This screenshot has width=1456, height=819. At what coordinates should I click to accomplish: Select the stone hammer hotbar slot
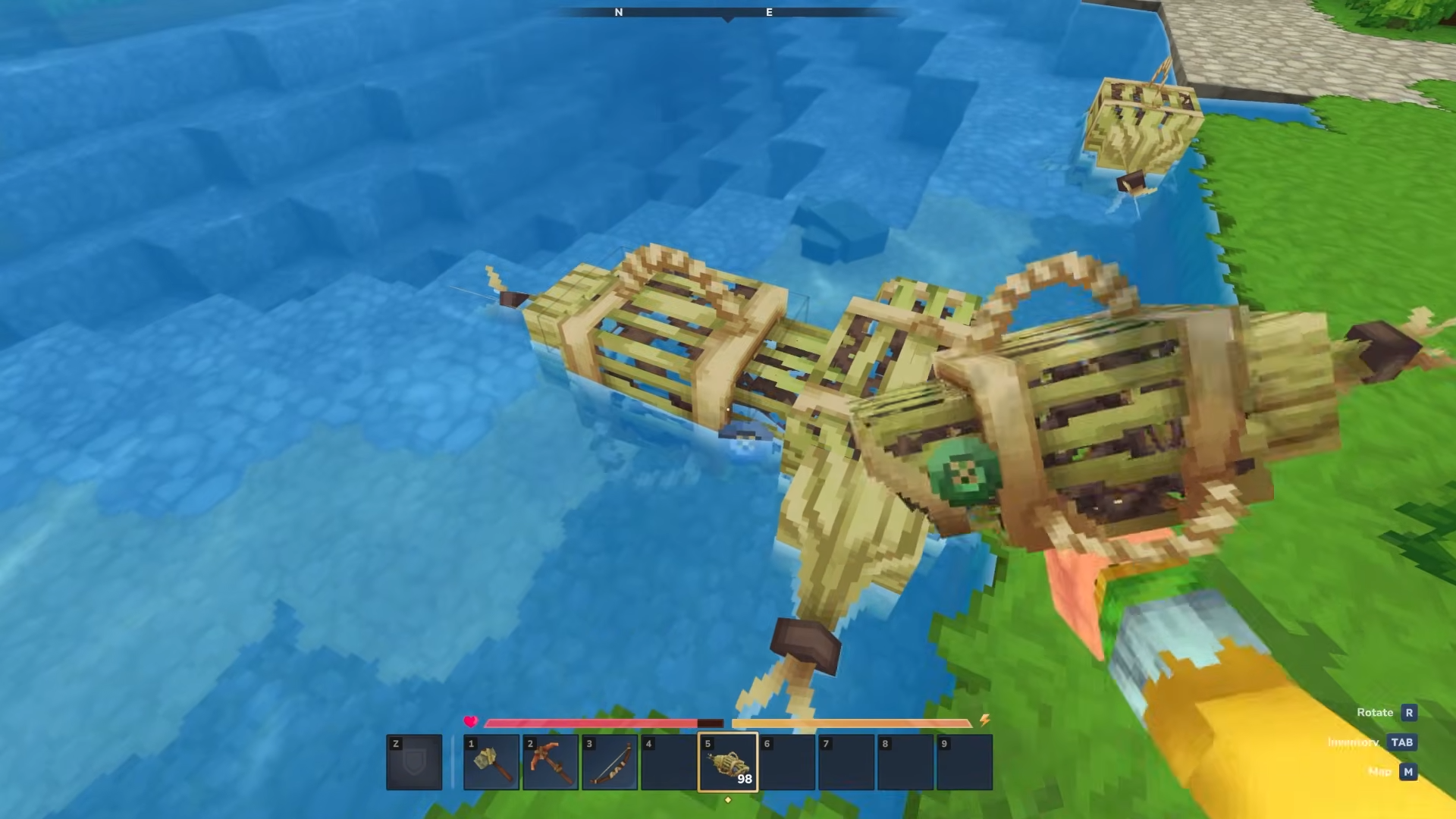click(491, 762)
